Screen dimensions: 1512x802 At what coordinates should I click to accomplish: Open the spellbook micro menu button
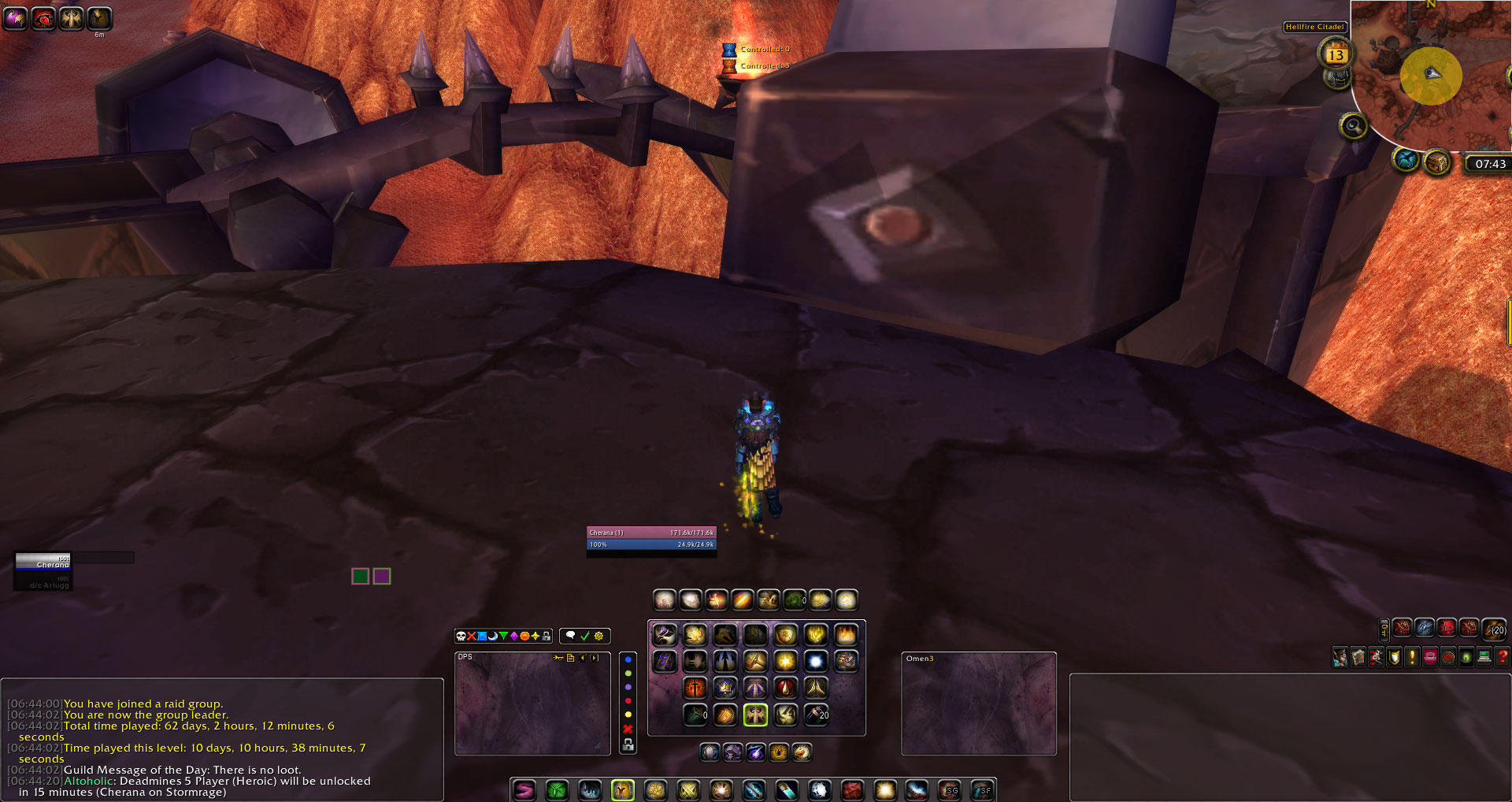[1358, 657]
